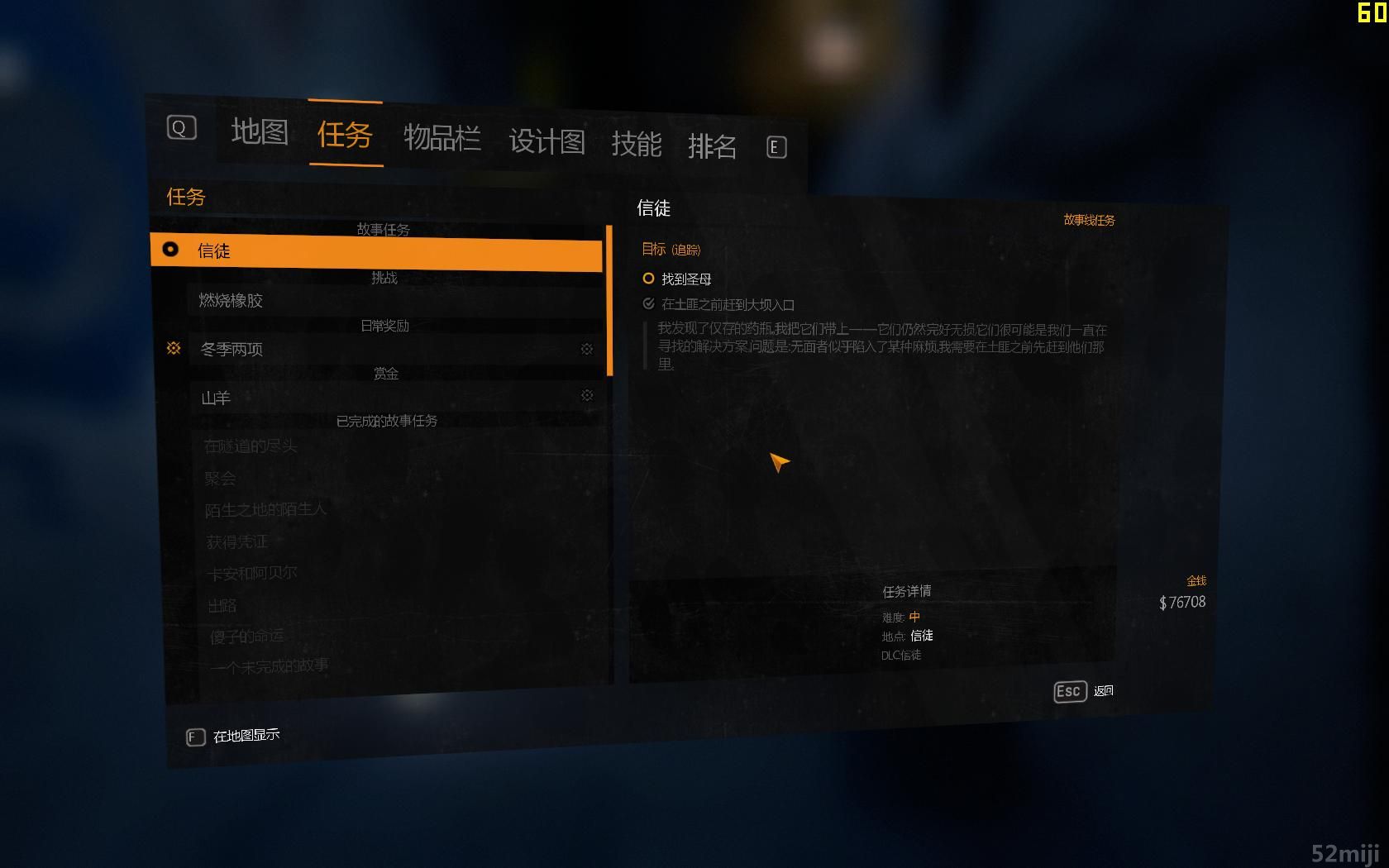Screen dimensions: 1389x868
Task: Show the 排名 tab
Action: click(x=712, y=146)
